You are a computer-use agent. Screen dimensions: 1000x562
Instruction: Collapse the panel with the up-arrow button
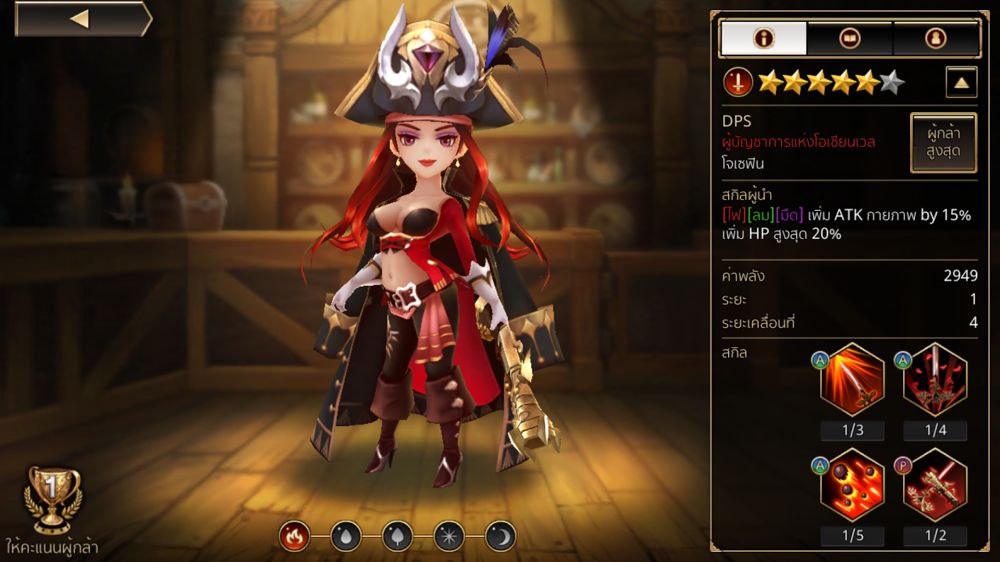click(961, 82)
